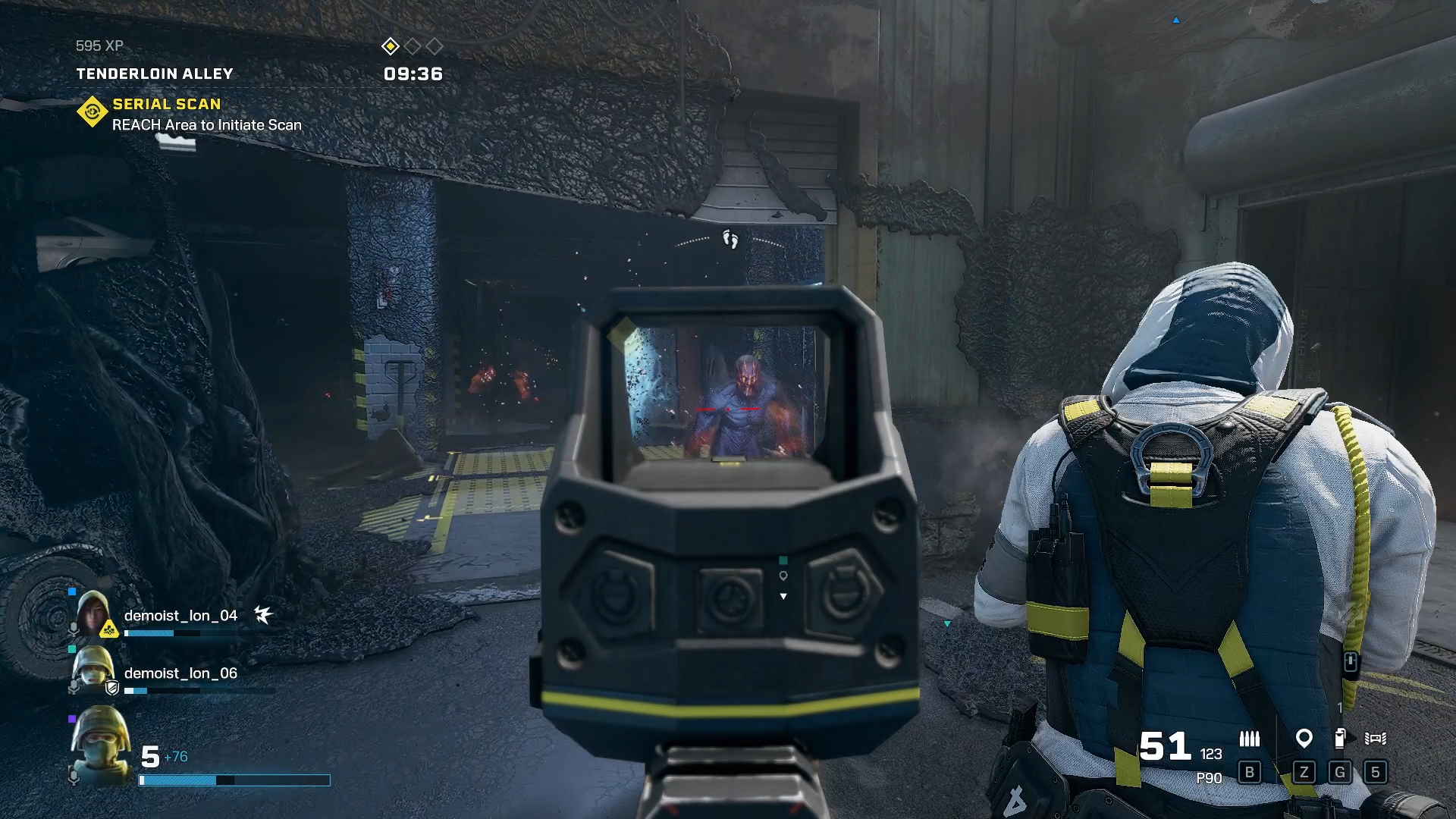Viewport: 1456px width, 819px height.
Task: Activate the ping marker icon
Action: [1304, 738]
